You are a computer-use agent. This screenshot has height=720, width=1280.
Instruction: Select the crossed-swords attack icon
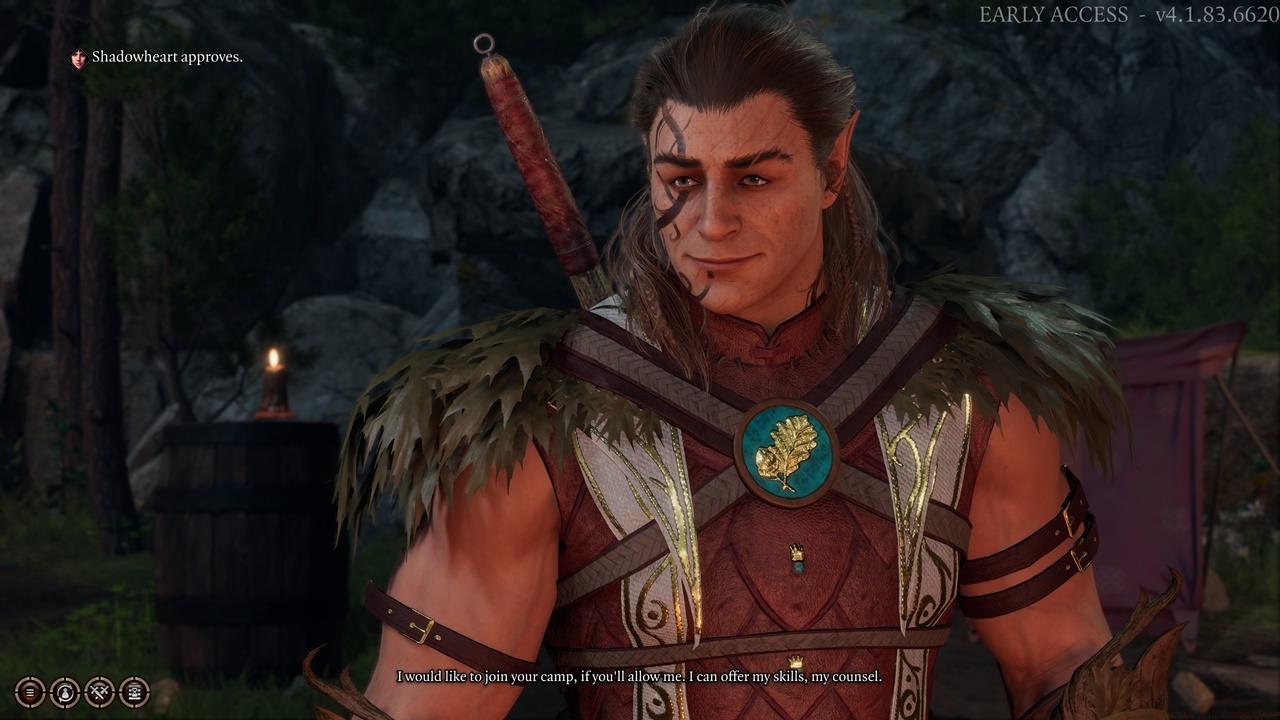(100, 692)
